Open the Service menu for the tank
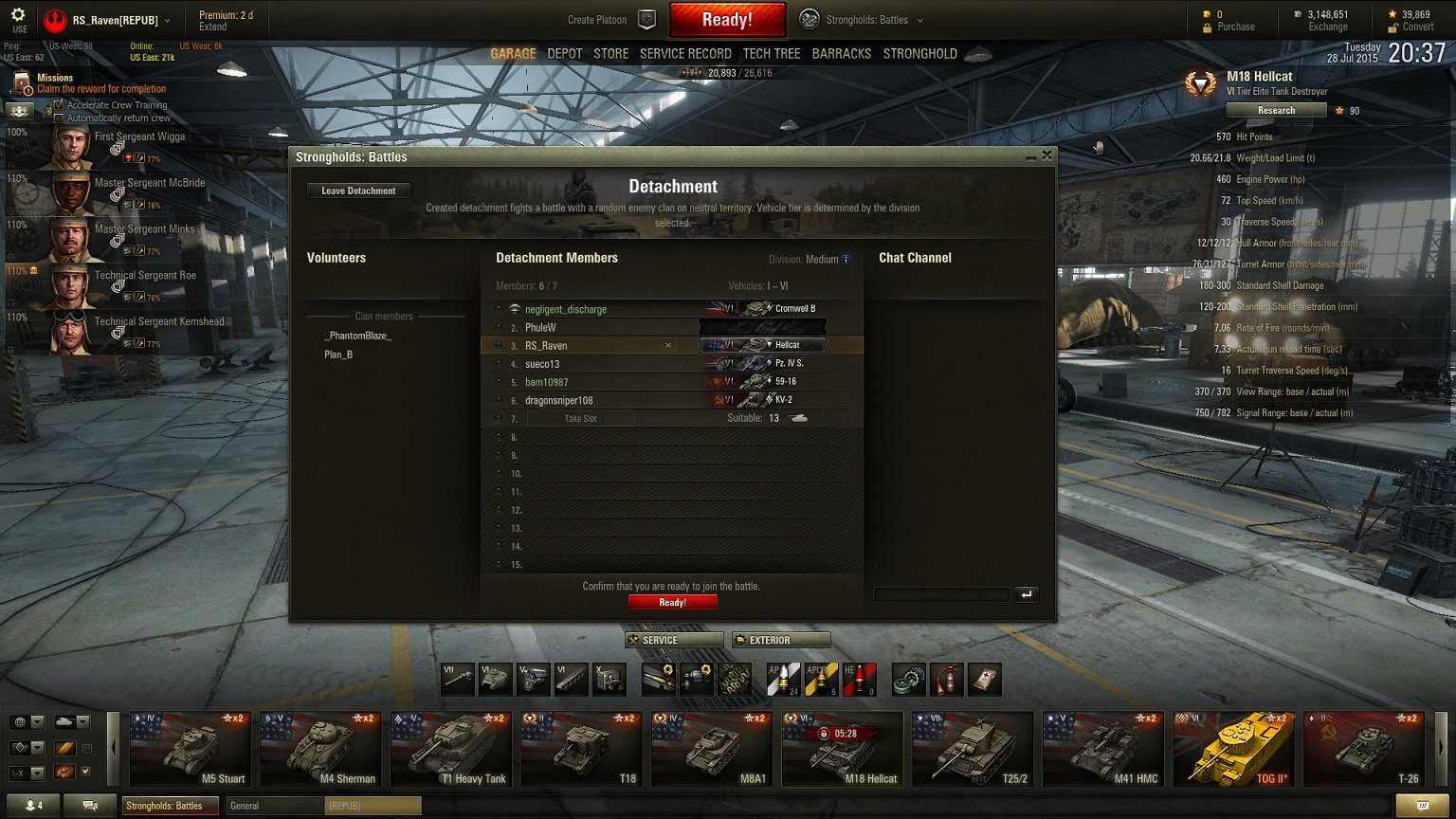Image resolution: width=1456 pixels, height=819 pixels. [x=674, y=641]
